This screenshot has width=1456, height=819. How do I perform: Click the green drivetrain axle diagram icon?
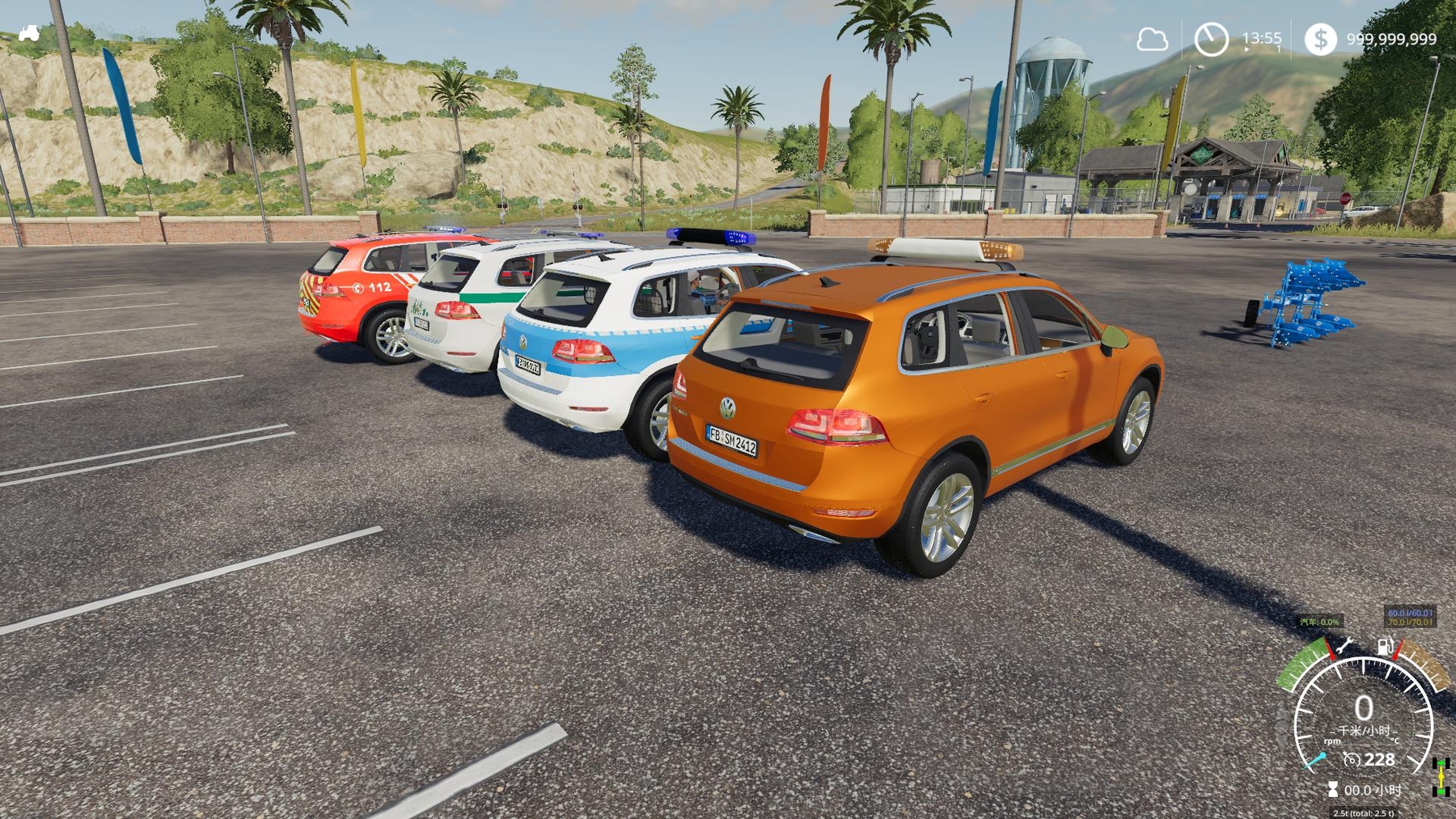(x=1441, y=777)
